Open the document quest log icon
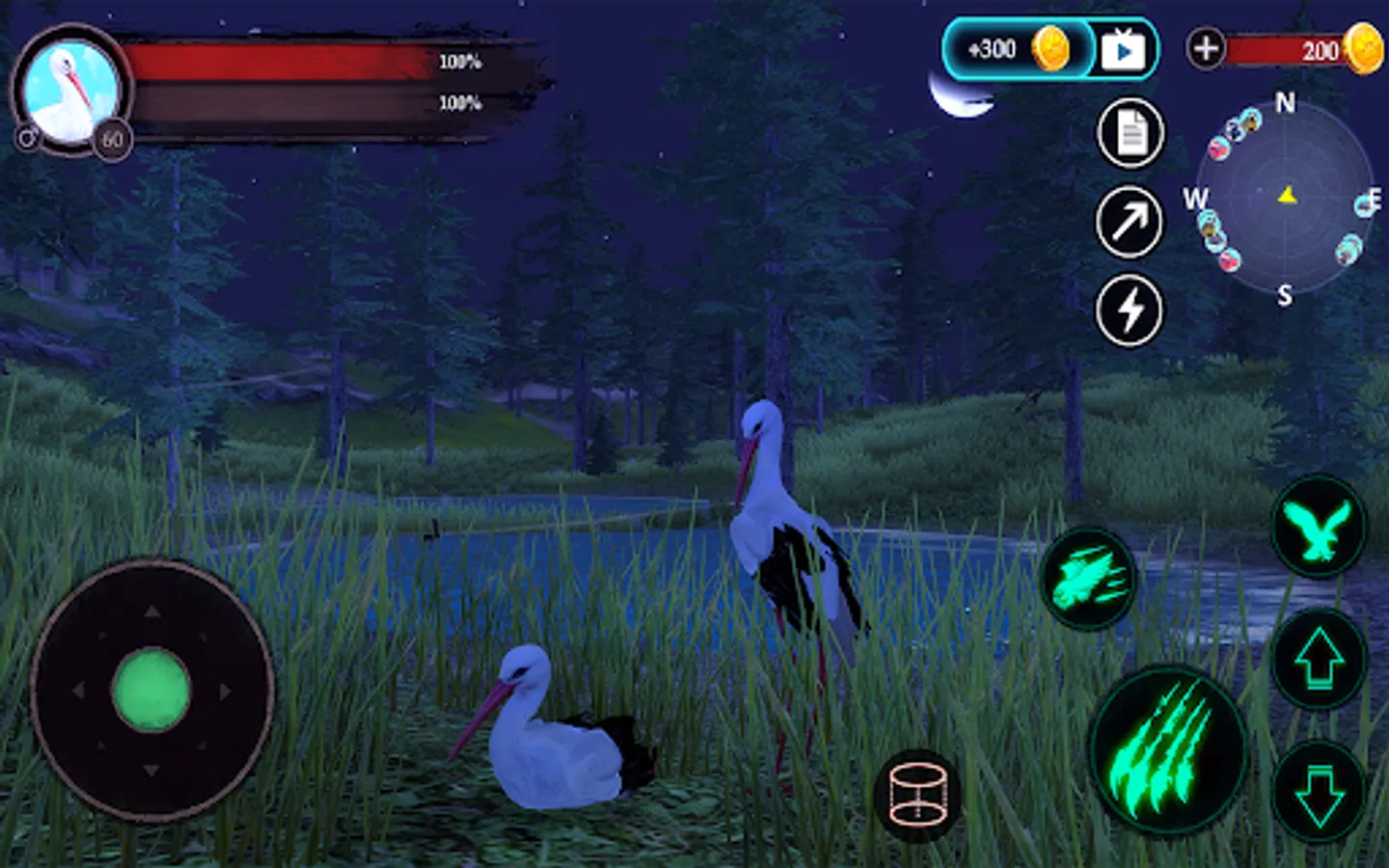This screenshot has height=868, width=1389. coord(1130,133)
